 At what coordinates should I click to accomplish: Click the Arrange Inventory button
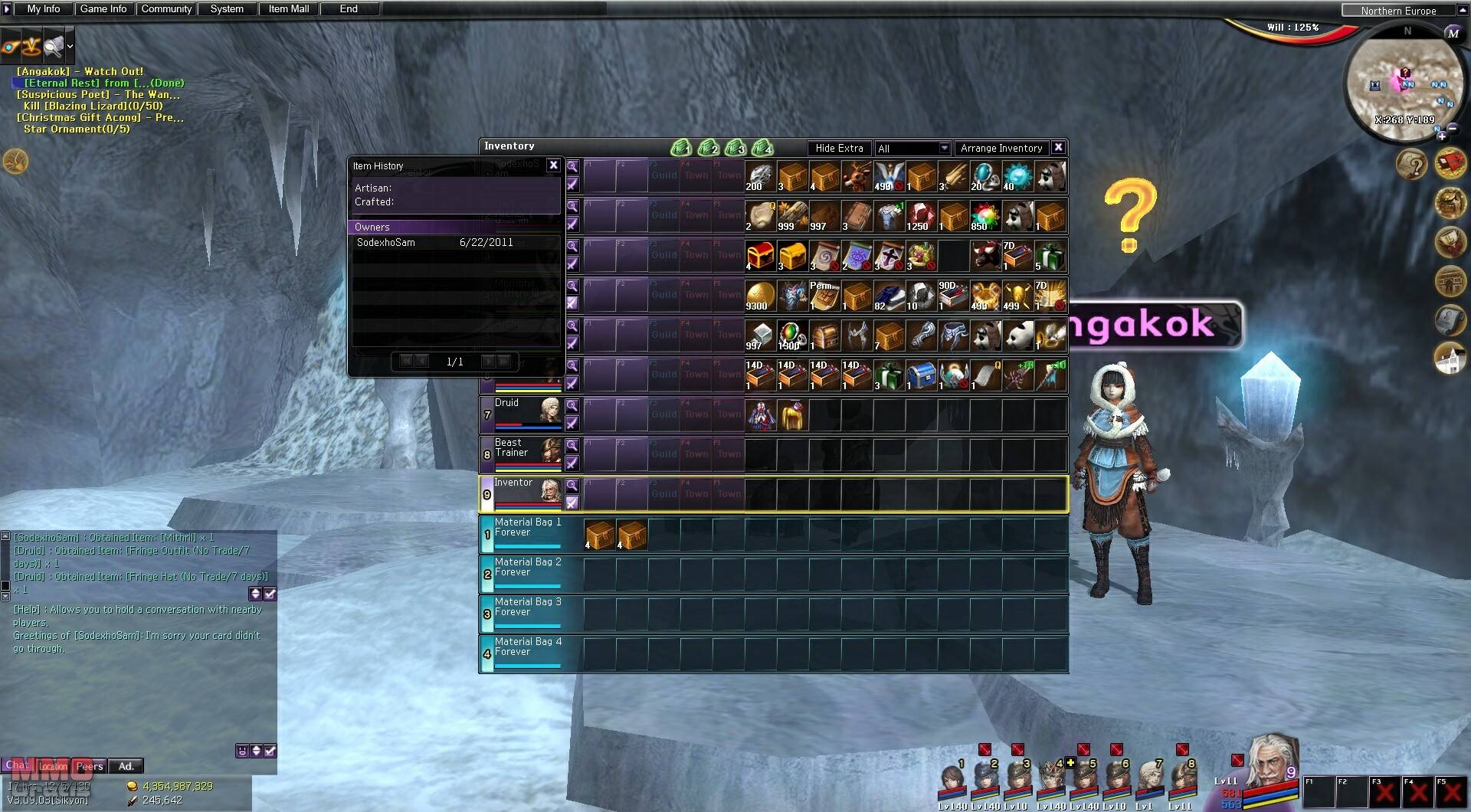(x=1001, y=149)
